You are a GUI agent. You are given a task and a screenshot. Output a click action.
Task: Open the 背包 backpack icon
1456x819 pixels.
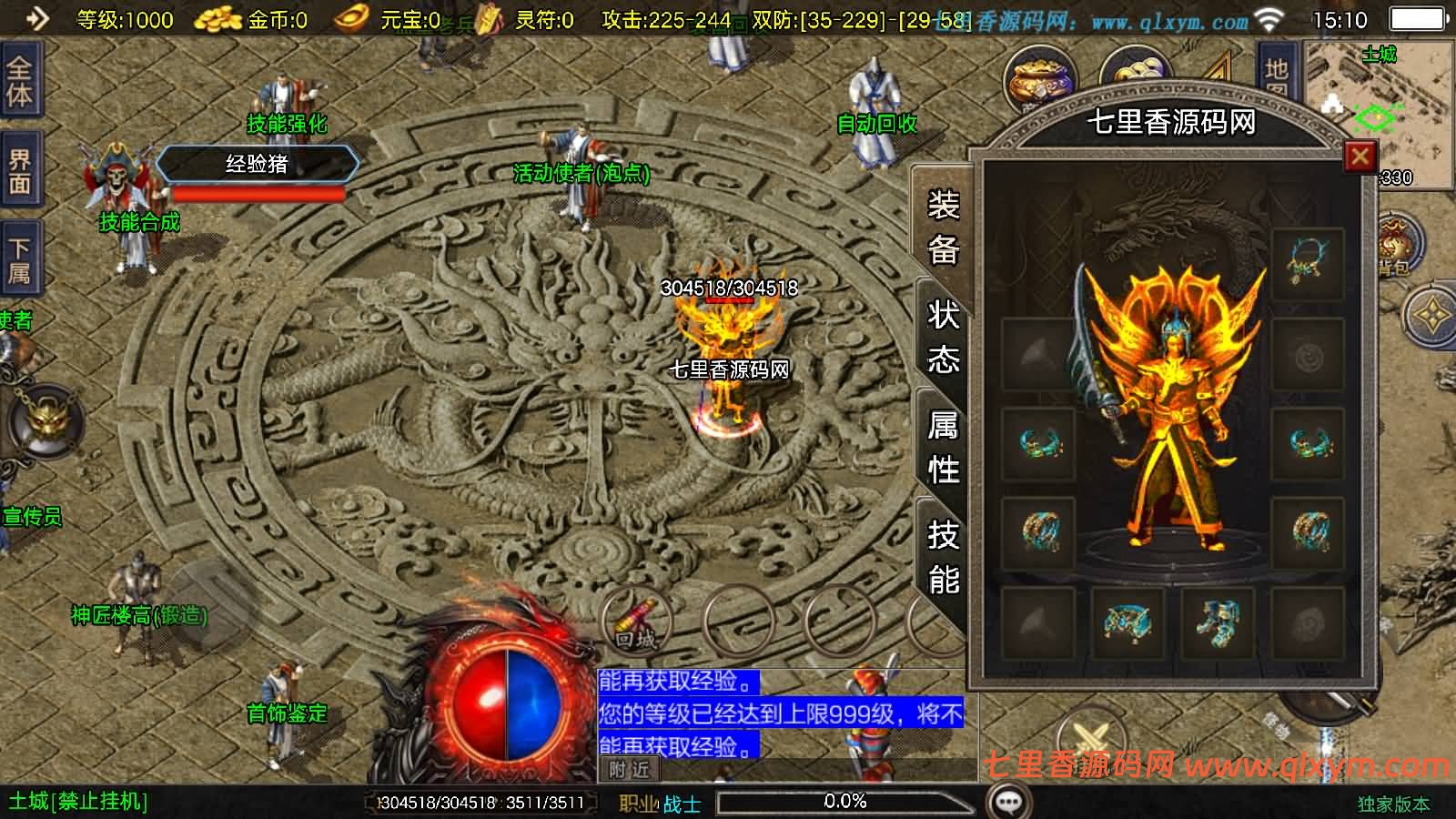click(1392, 246)
